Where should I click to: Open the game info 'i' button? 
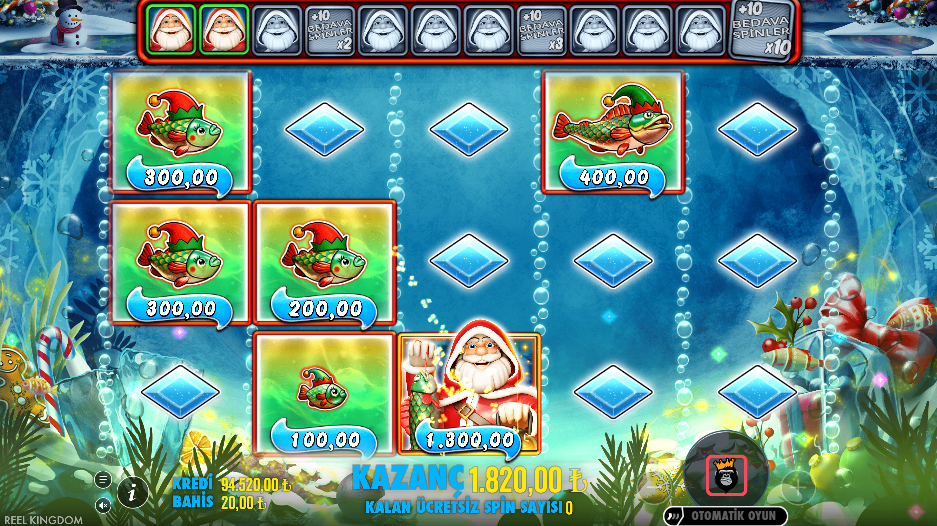(x=132, y=491)
